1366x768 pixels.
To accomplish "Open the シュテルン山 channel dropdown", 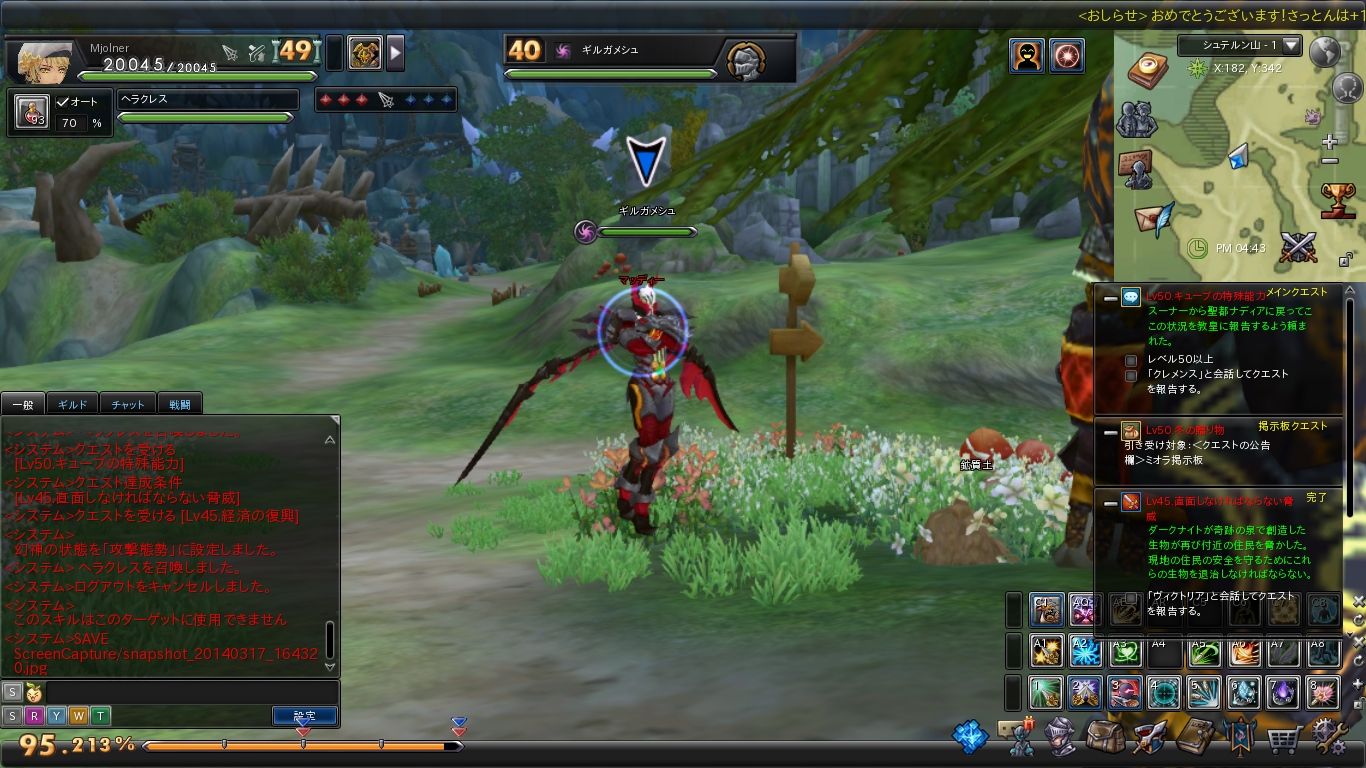I will [x=1291, y=46].
